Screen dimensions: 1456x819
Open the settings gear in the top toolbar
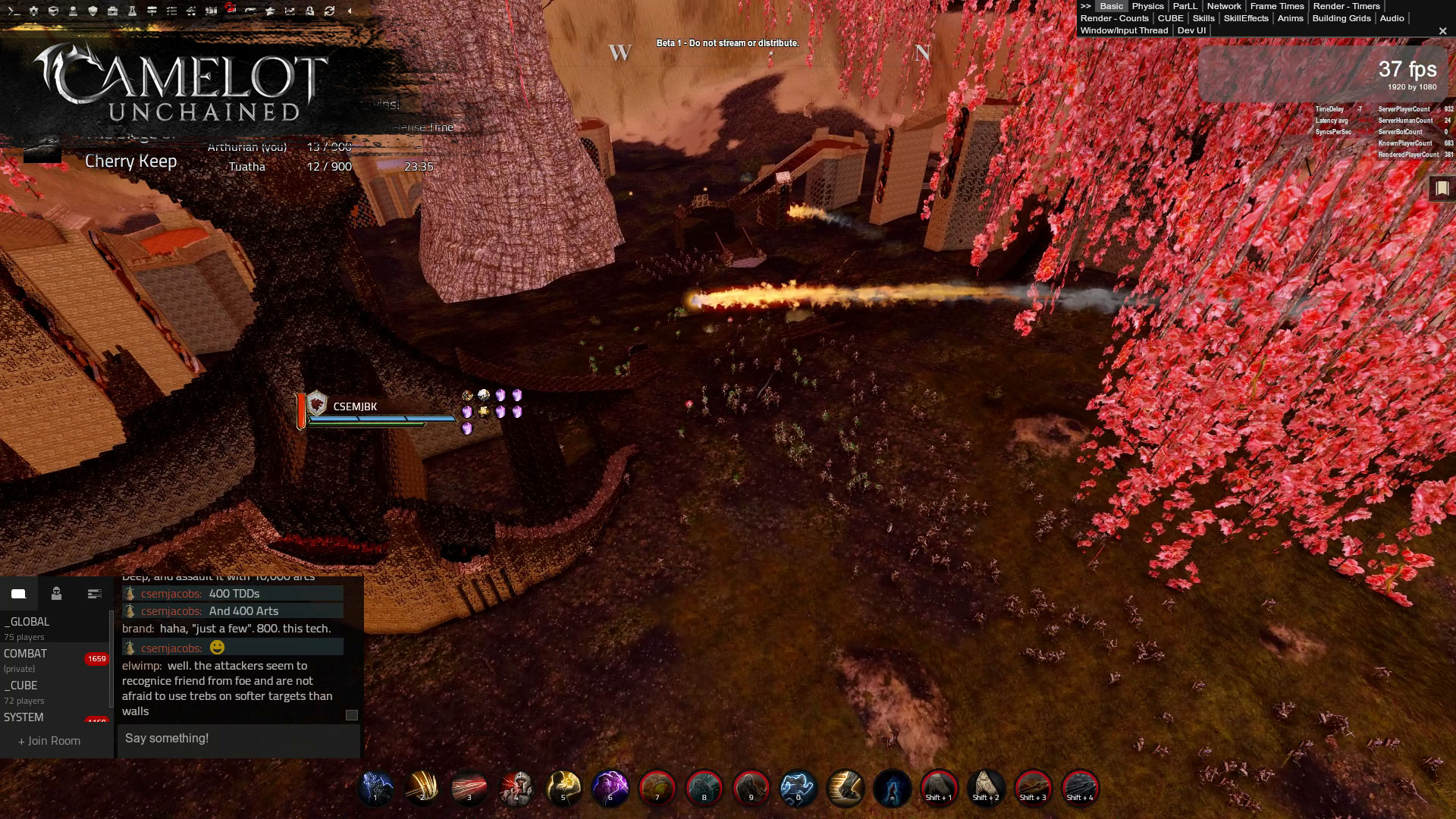tap(33, 11)
